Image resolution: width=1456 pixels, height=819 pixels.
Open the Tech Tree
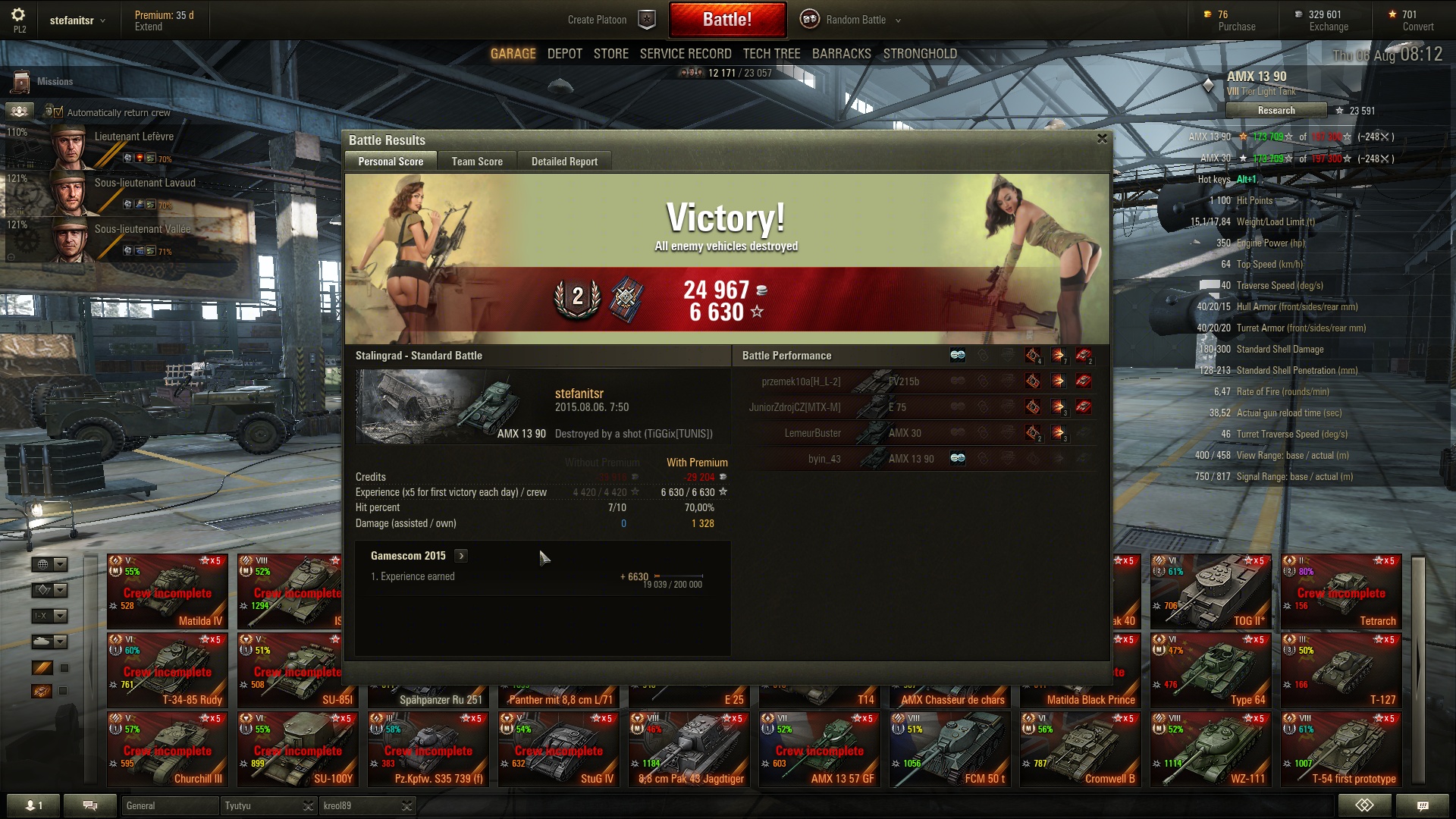771,54
